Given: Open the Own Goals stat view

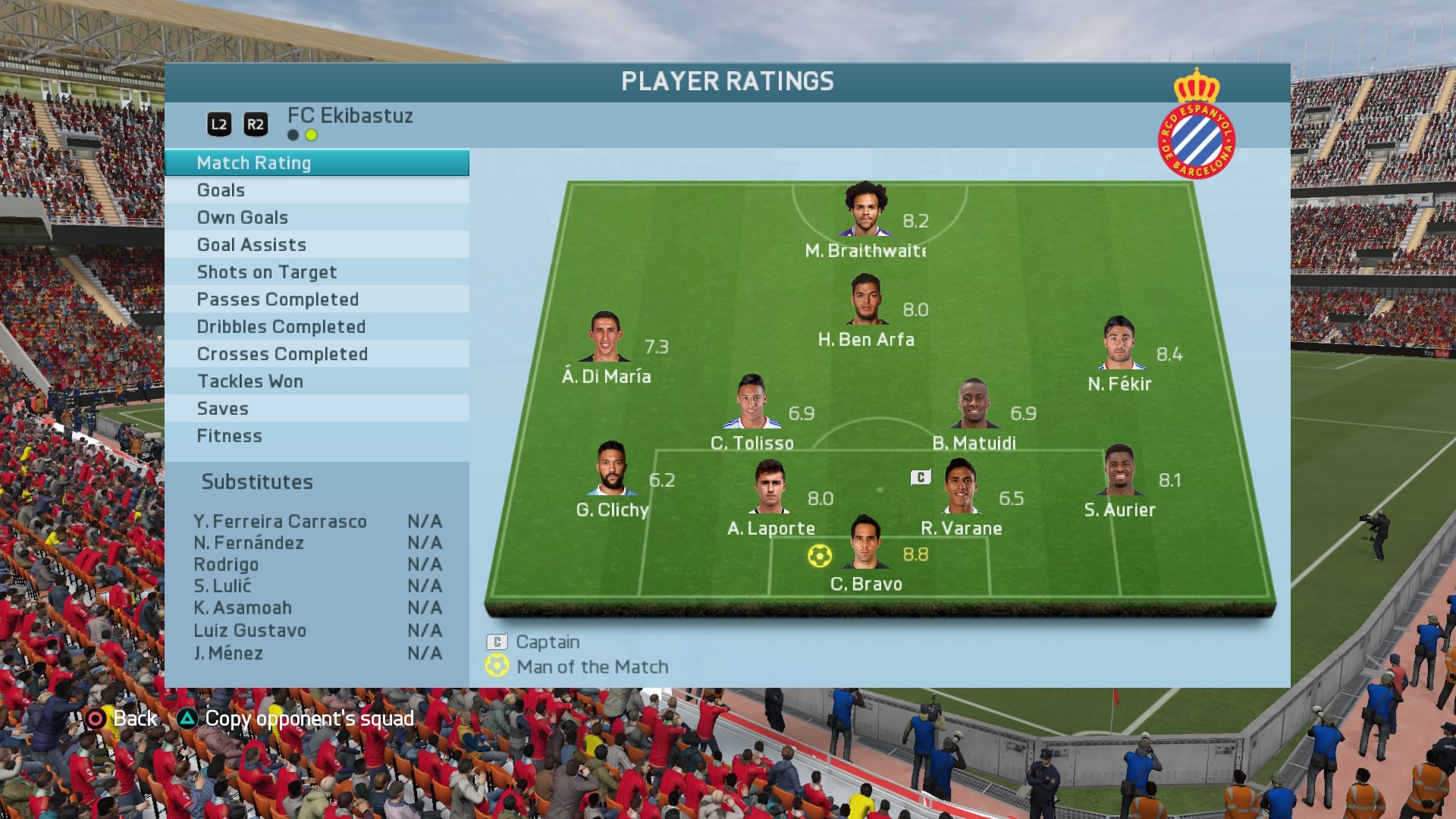Looking at the screenshot, I should click(316, 218).
